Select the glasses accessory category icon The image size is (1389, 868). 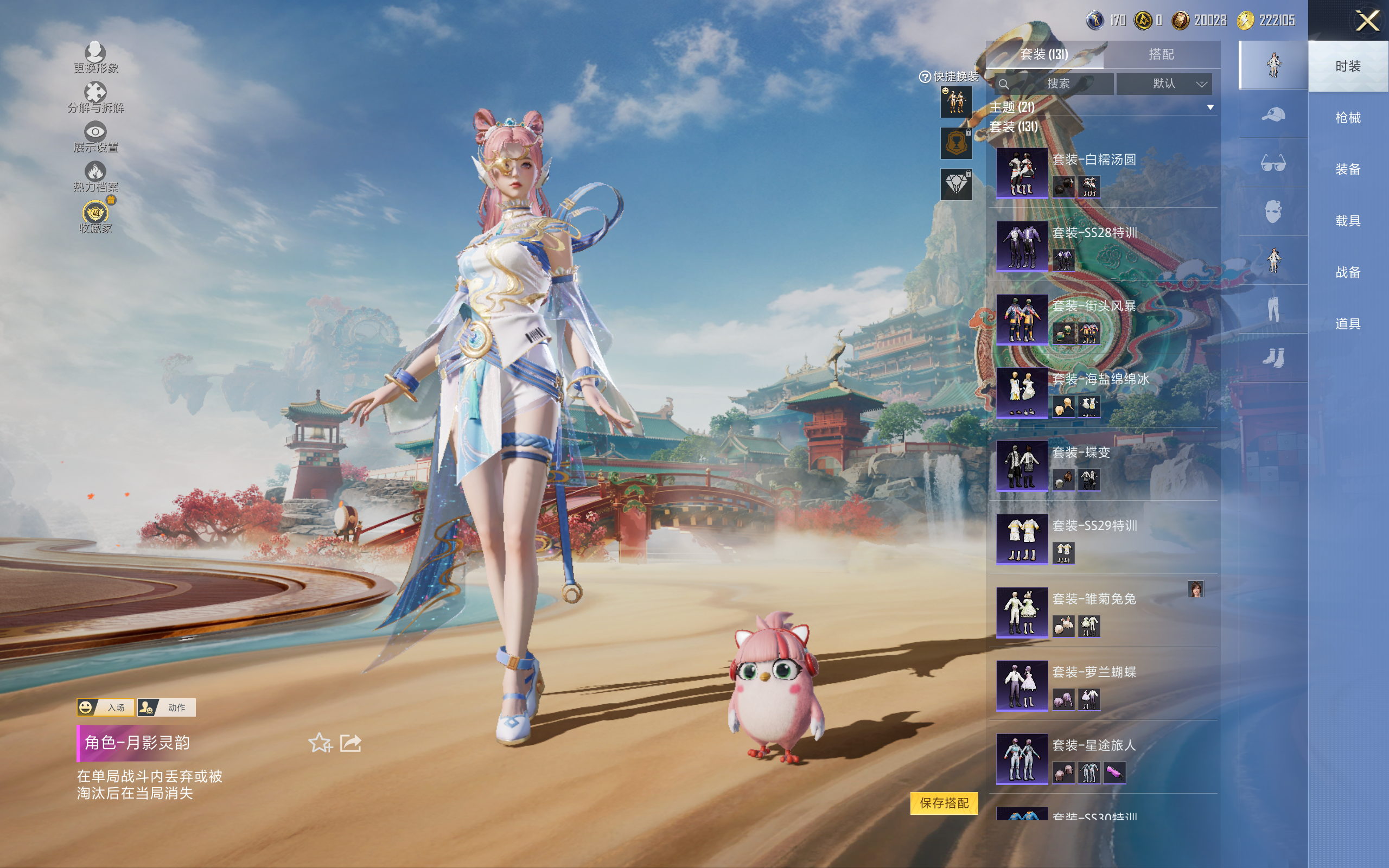(x=1272, y=164)
